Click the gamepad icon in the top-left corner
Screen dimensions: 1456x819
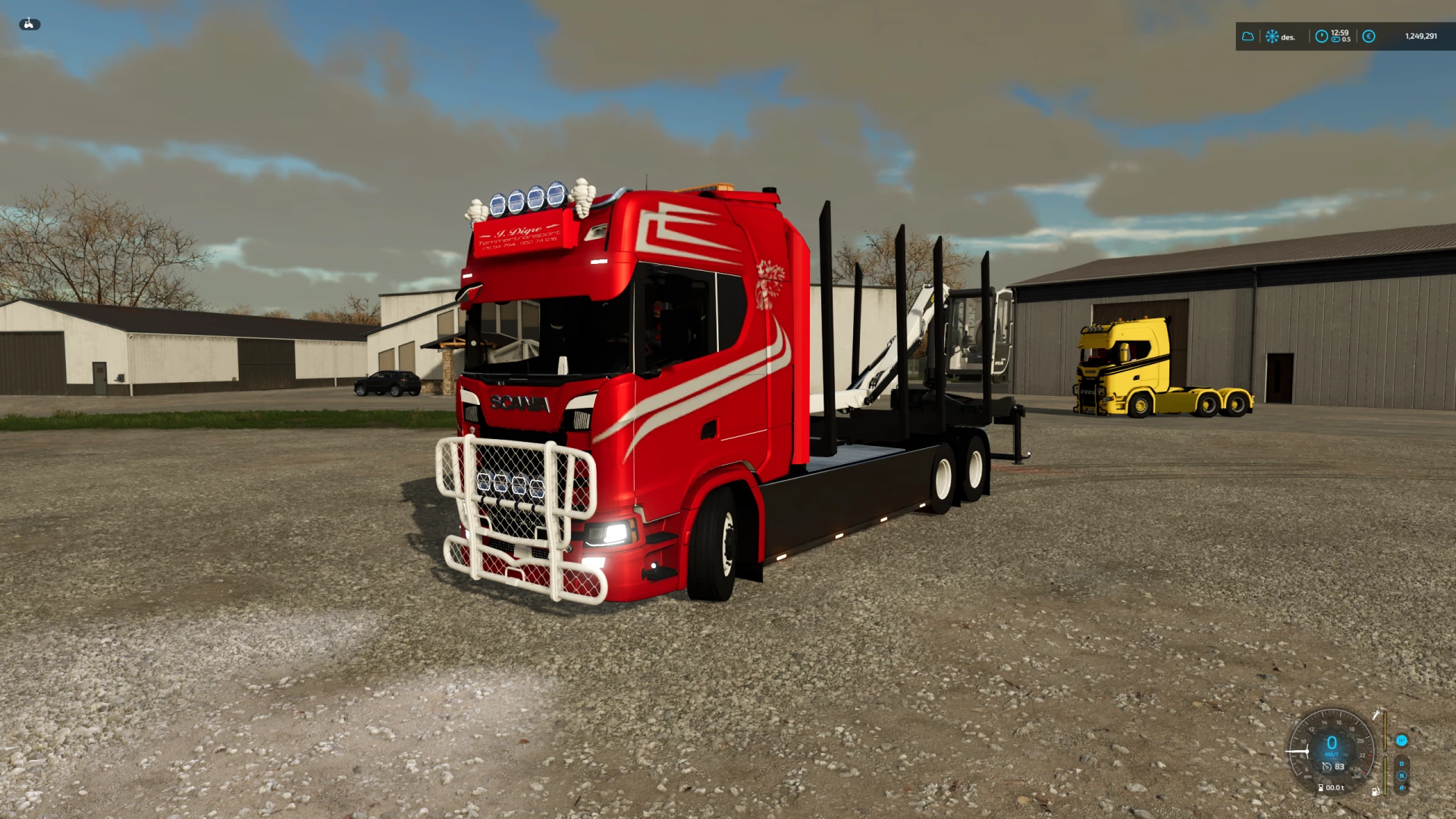(29, 24)
